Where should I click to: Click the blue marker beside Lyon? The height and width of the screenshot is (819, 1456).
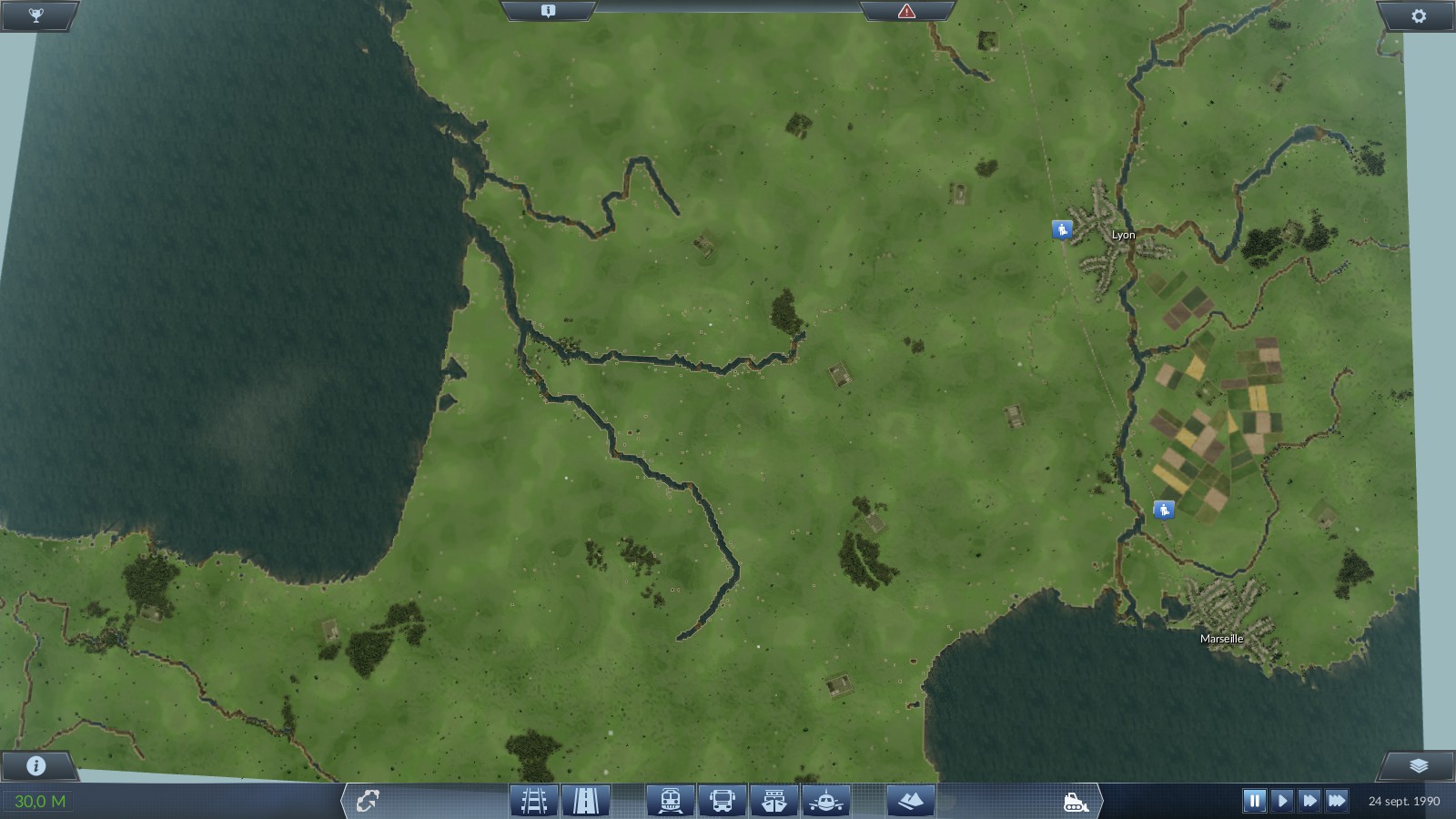coord(1062,229)
